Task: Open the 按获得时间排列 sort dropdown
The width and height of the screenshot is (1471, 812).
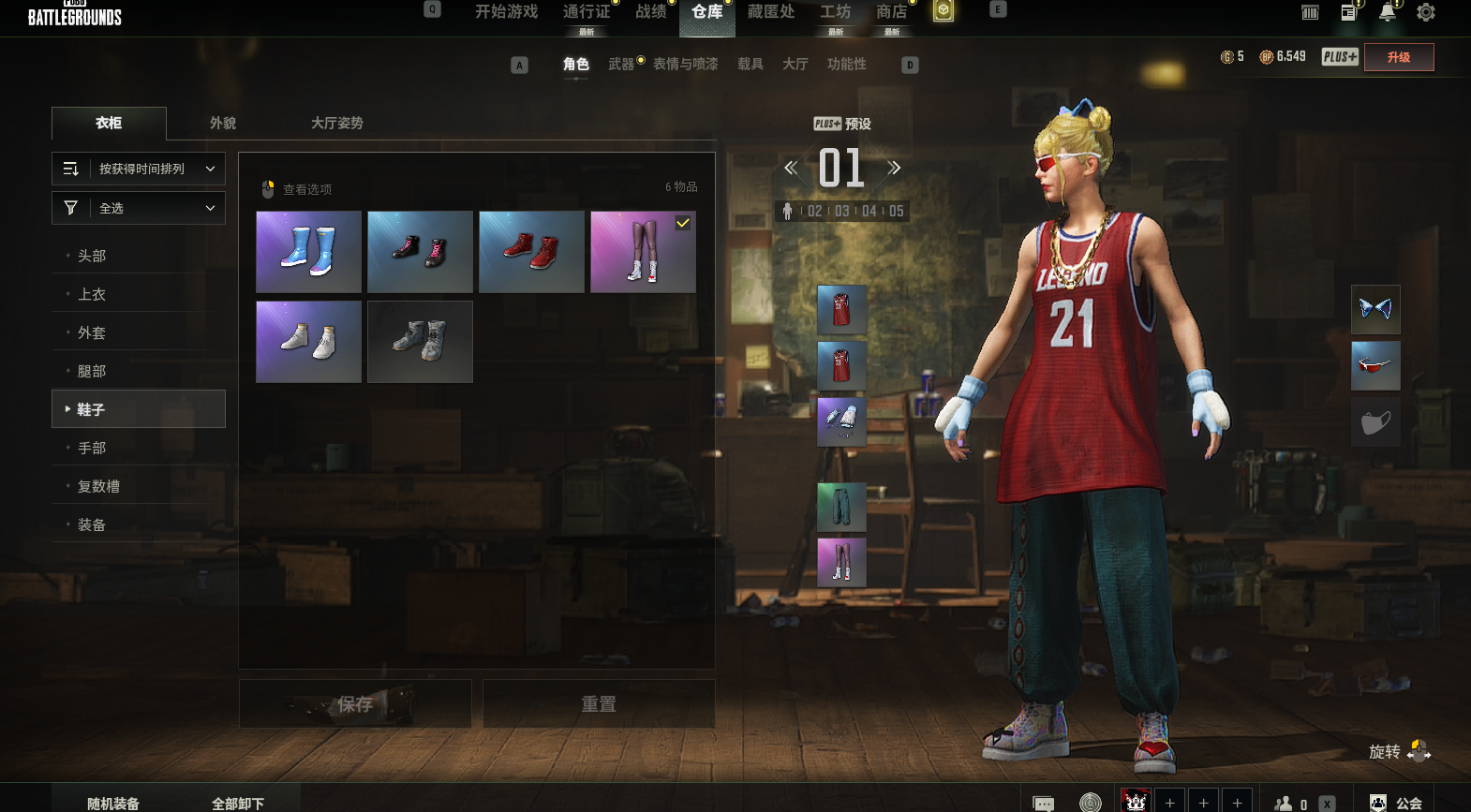Action: 139,169
